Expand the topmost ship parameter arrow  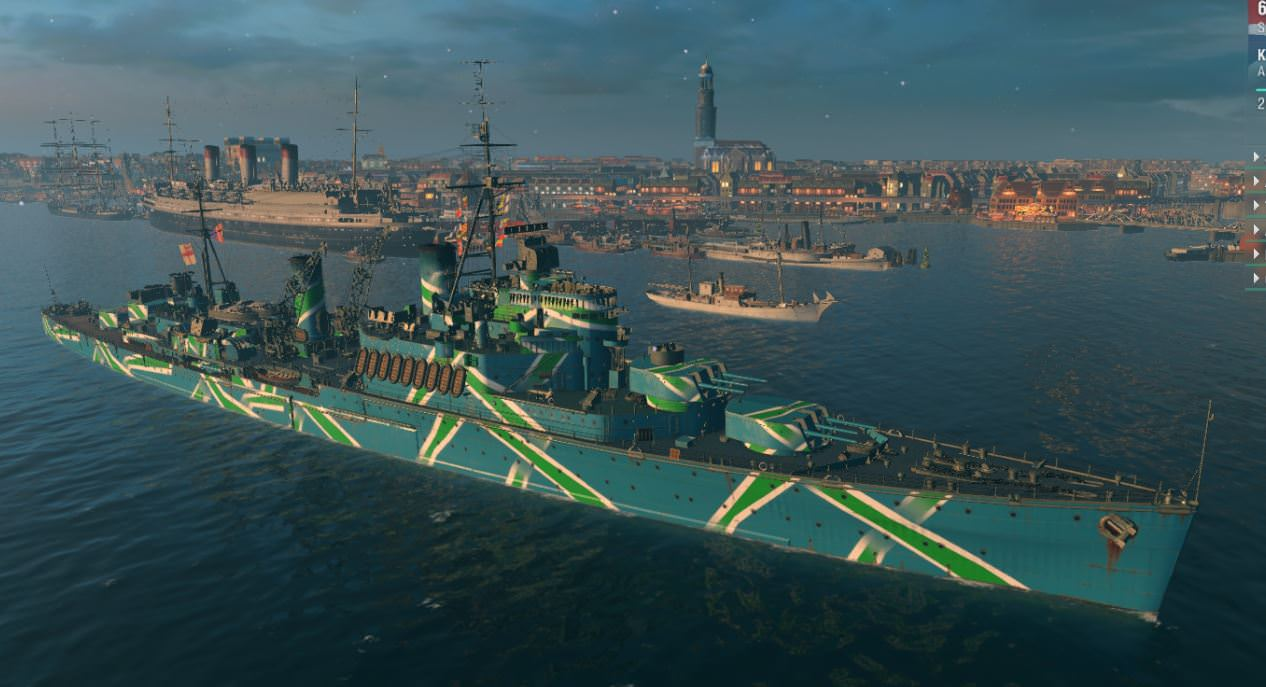[x=1257, y=157]
